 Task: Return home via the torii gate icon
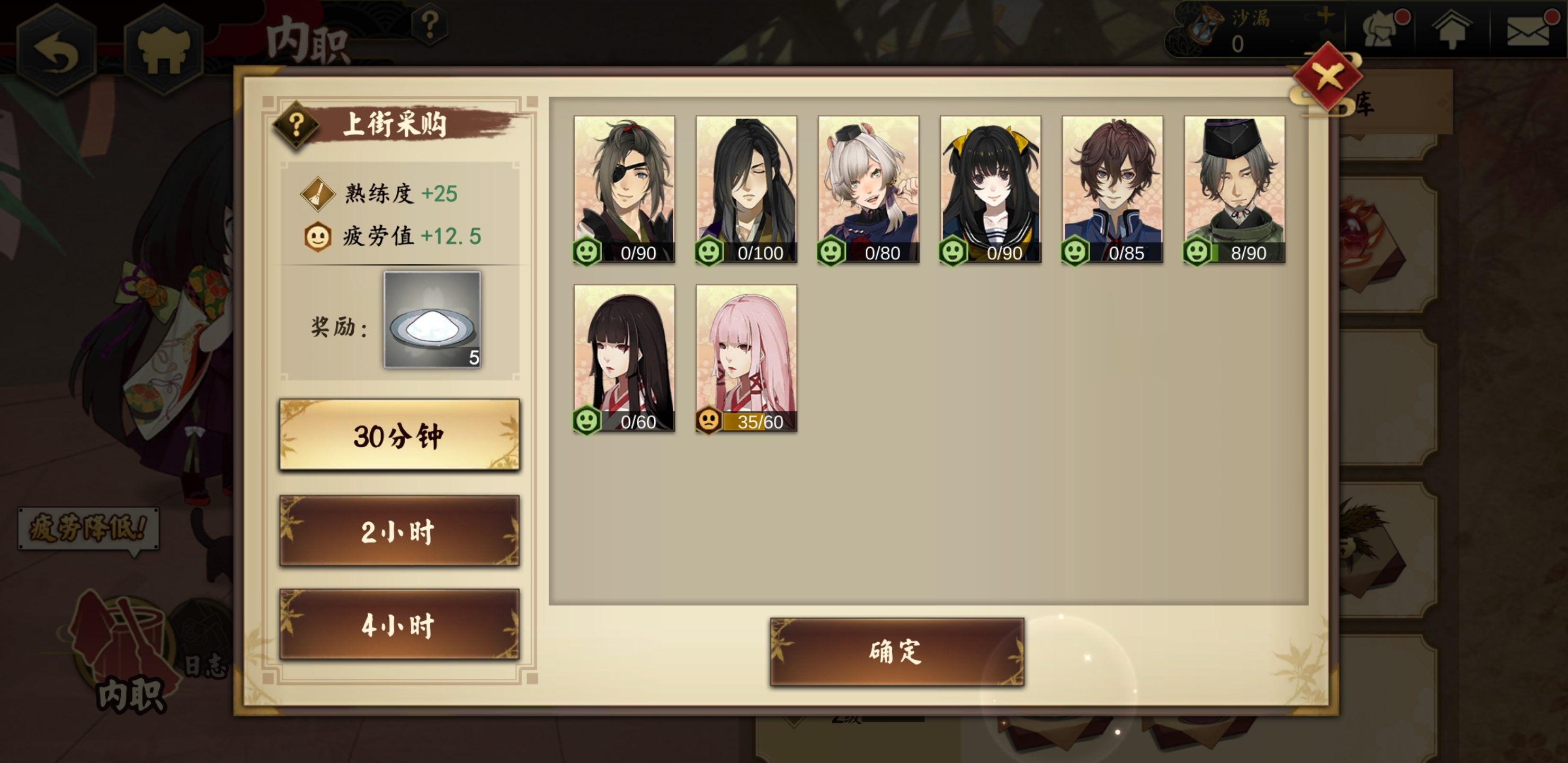tap(163, 50)
